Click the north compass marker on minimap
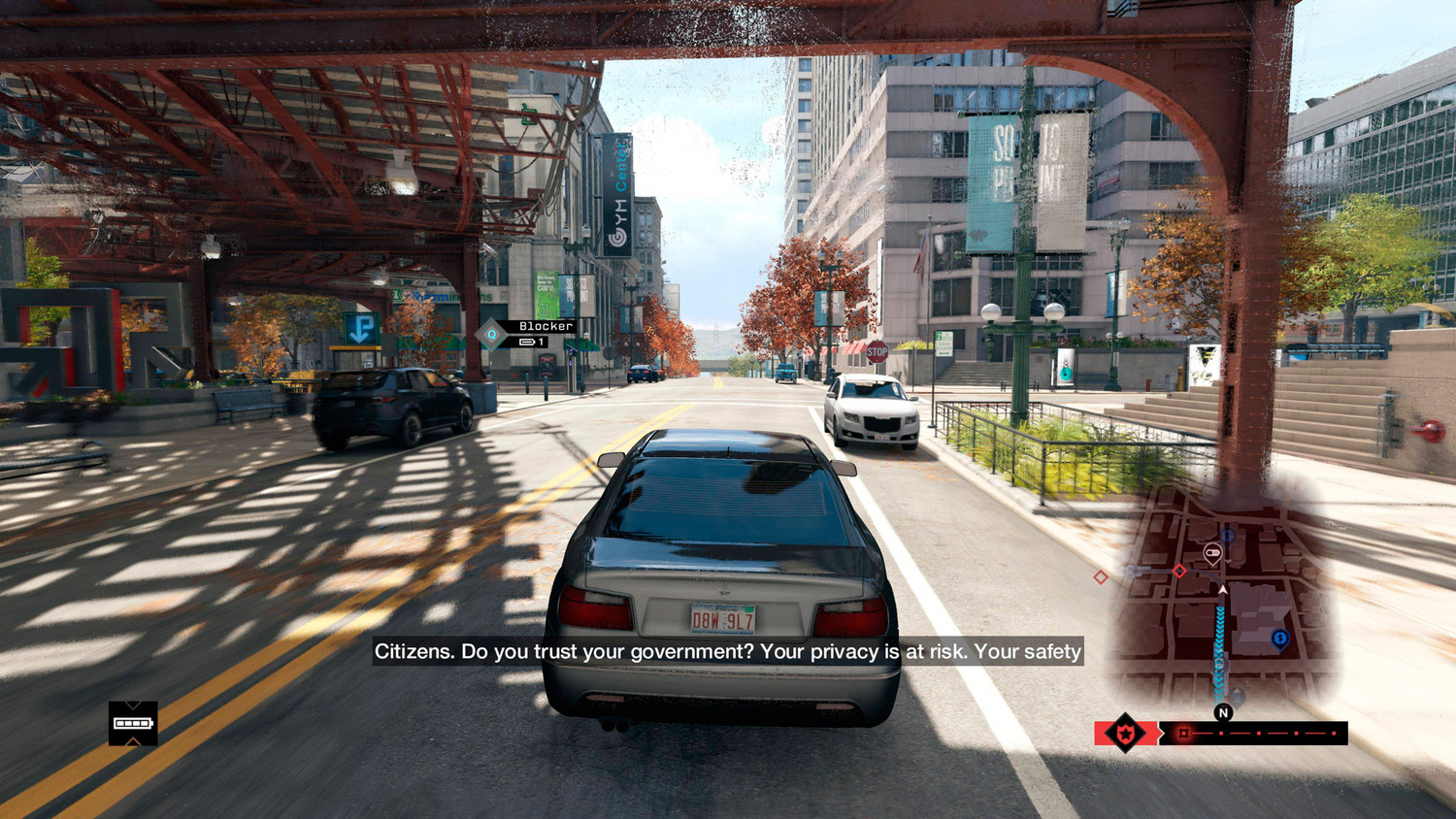Image resolution: width=1456 pixels, height=819 pixels. click(x=1223, y=712)
